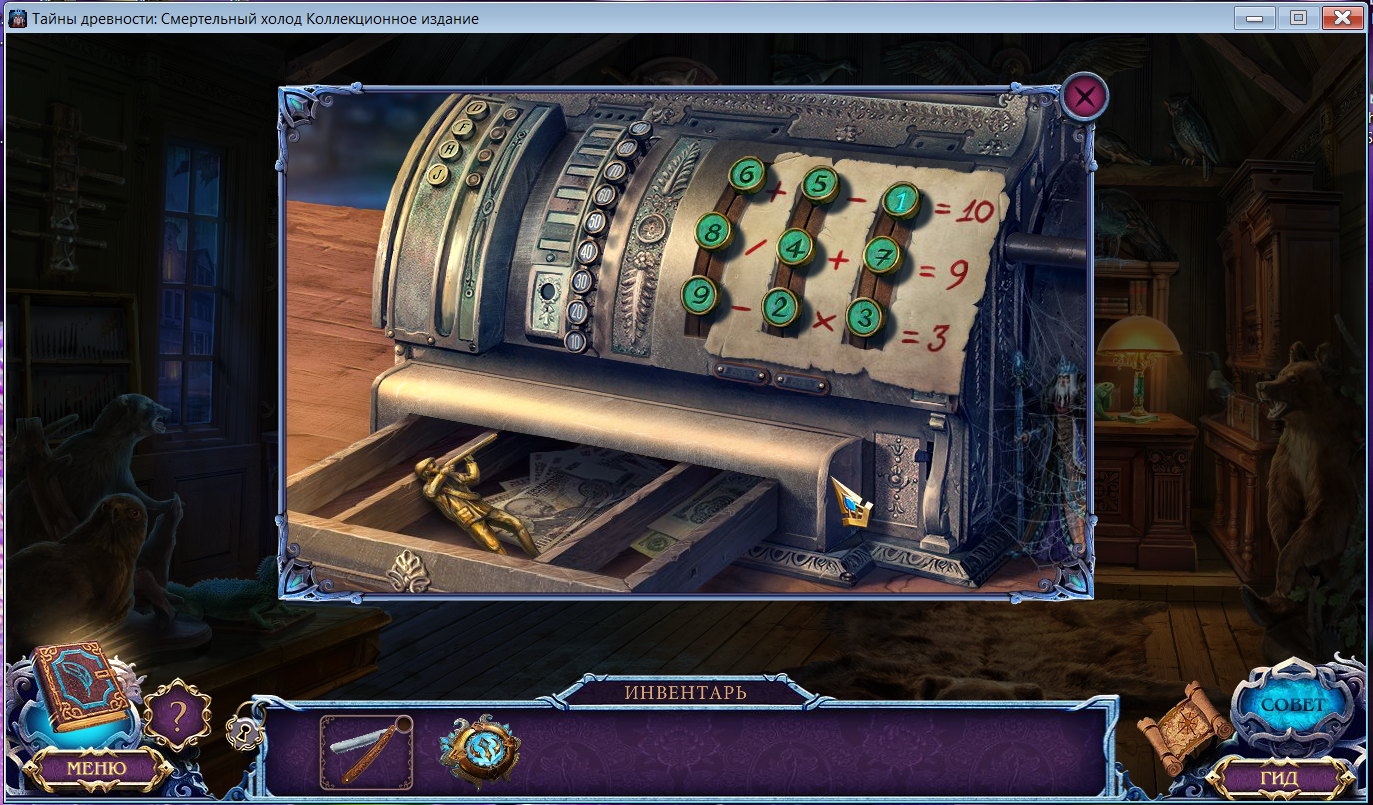The image size is (1373, 805).
Task: Close the cash register puzzle popup
Action: pos(1085,97)
